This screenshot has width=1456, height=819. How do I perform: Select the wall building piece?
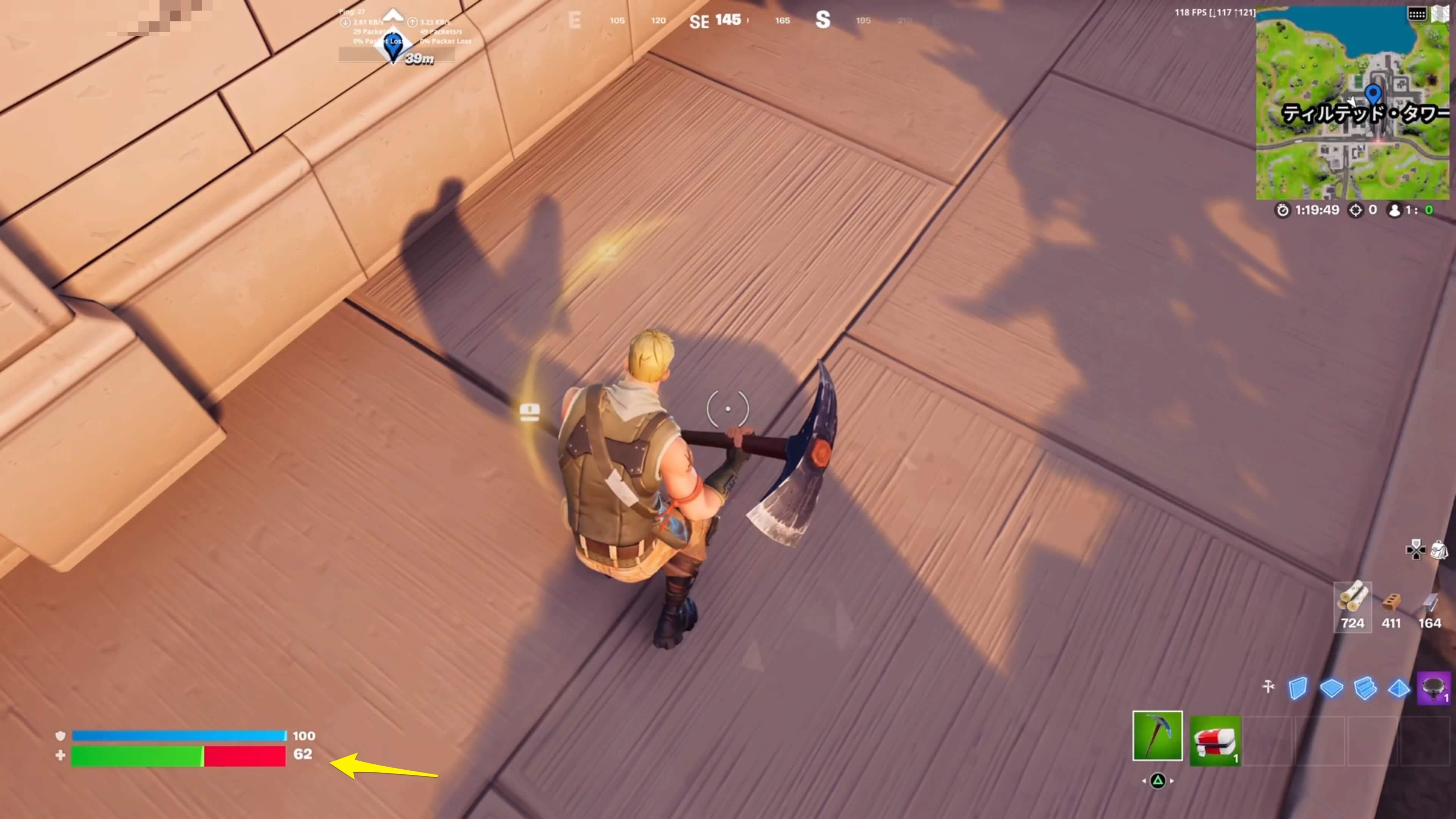click(1298, 688)
